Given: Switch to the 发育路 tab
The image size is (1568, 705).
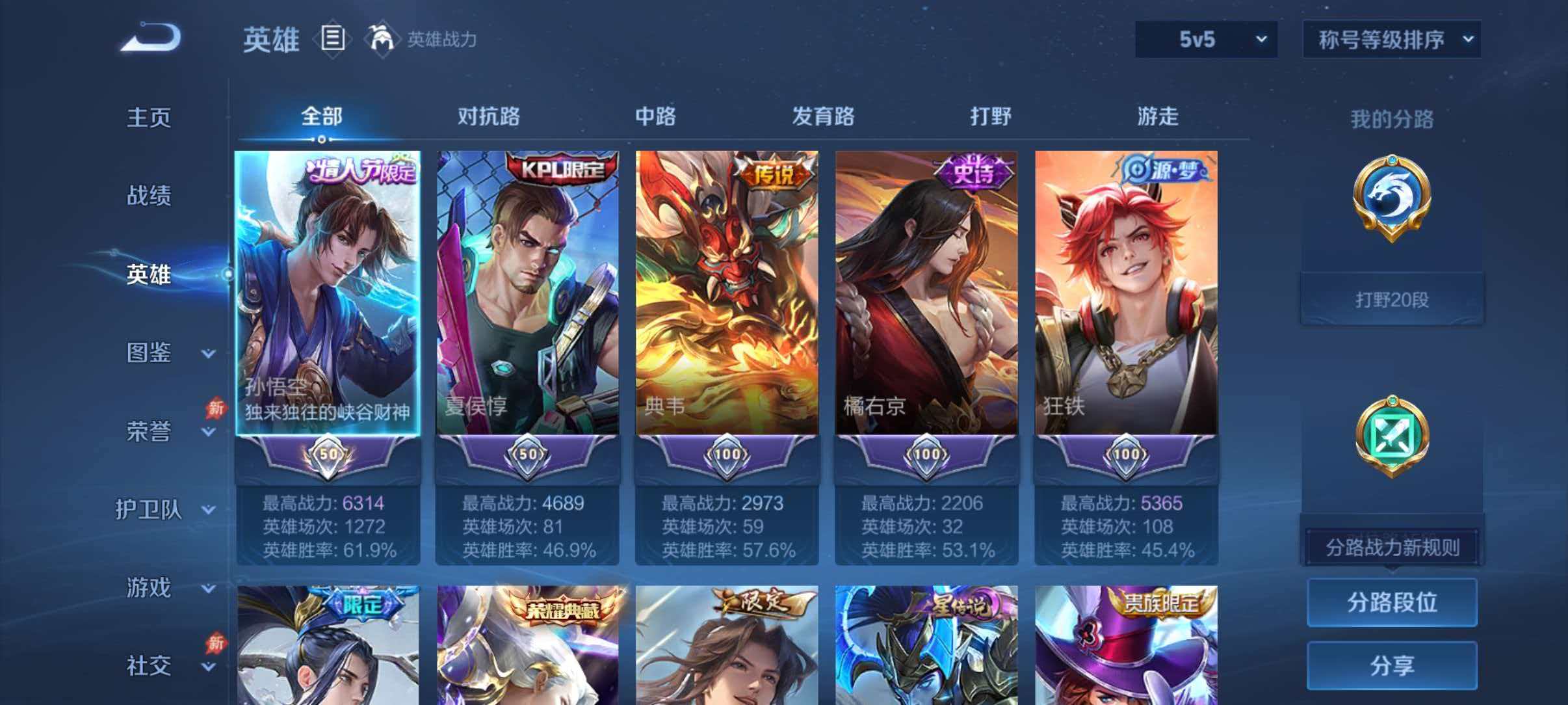Looking at the screenshot, I should coord(824,117).
